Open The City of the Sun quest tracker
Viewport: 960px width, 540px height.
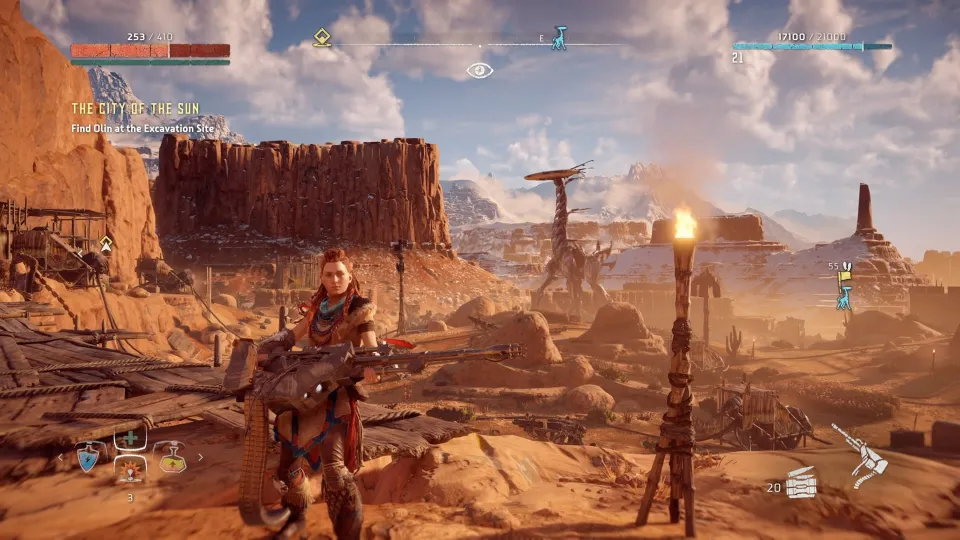coord(135,108)
